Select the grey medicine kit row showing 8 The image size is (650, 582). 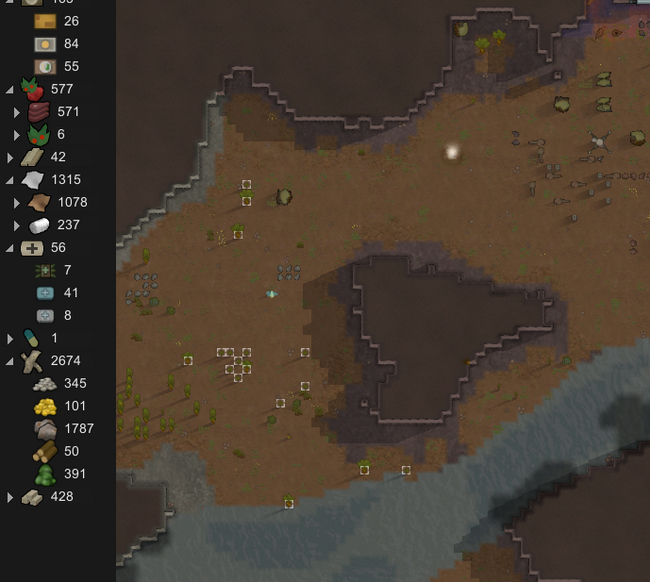(56, 316)
